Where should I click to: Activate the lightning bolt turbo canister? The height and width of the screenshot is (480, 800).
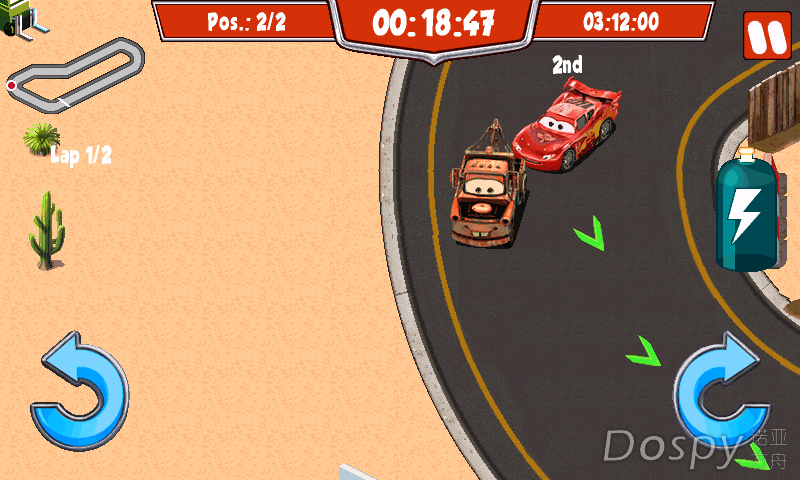click(x=746, y=212)
